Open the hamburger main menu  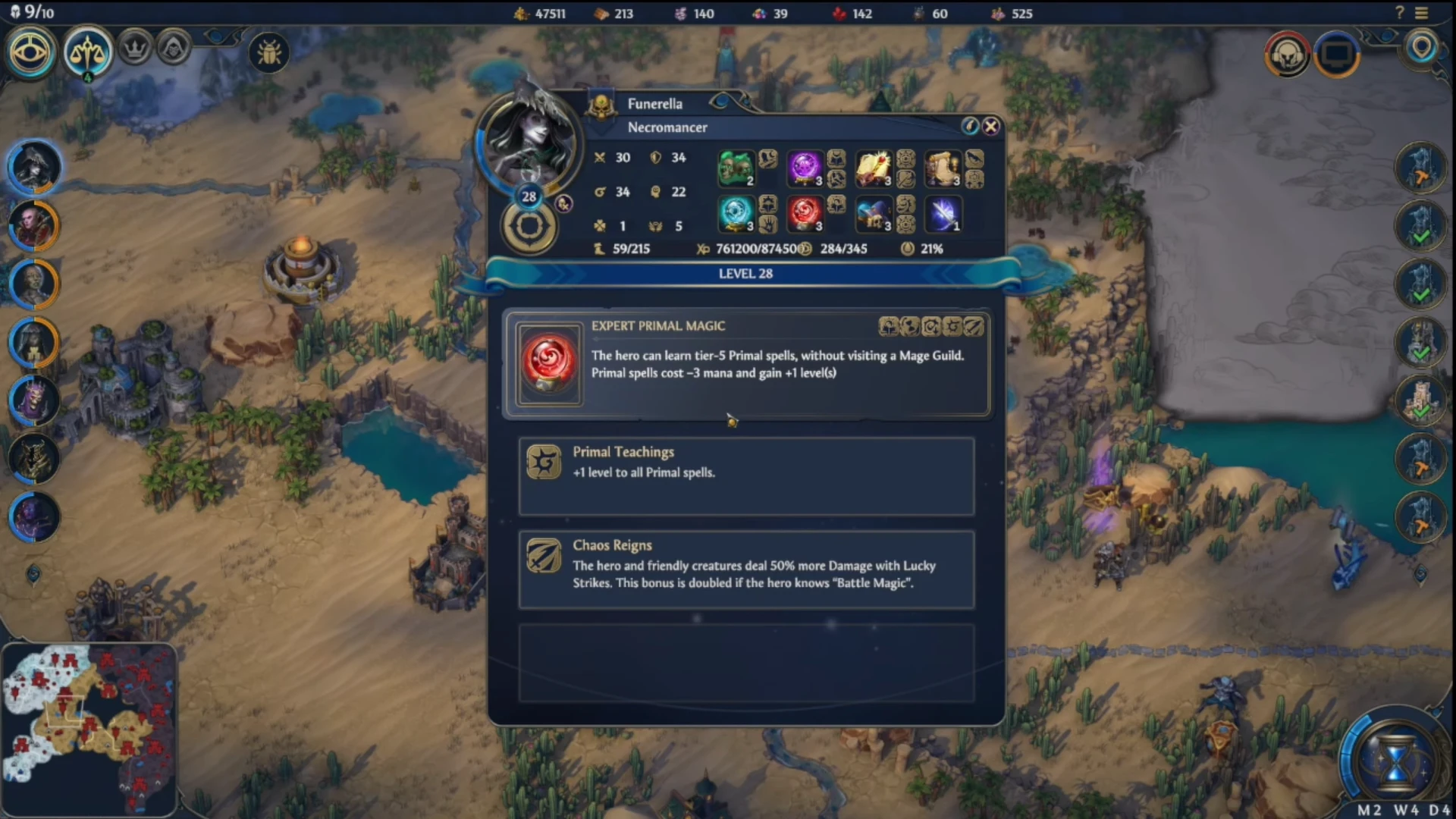tap(1422, 13)
